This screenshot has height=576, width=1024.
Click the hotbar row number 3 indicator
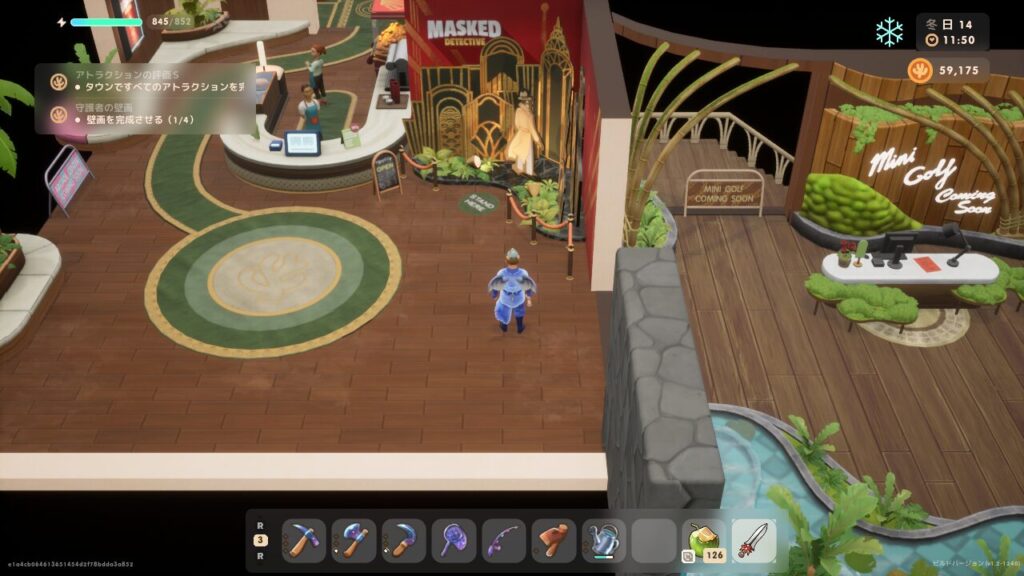260,540
